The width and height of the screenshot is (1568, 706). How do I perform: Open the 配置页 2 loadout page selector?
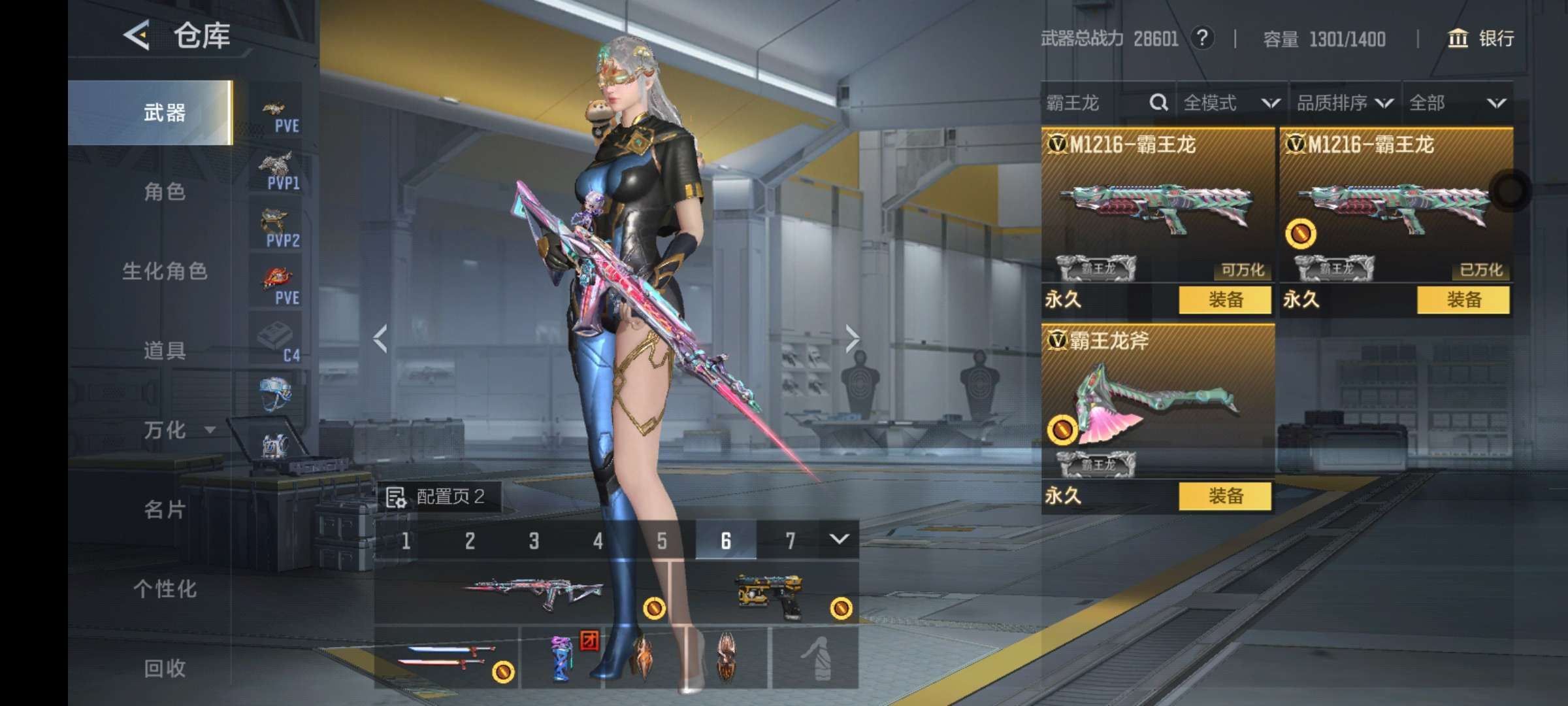(439, 497)
